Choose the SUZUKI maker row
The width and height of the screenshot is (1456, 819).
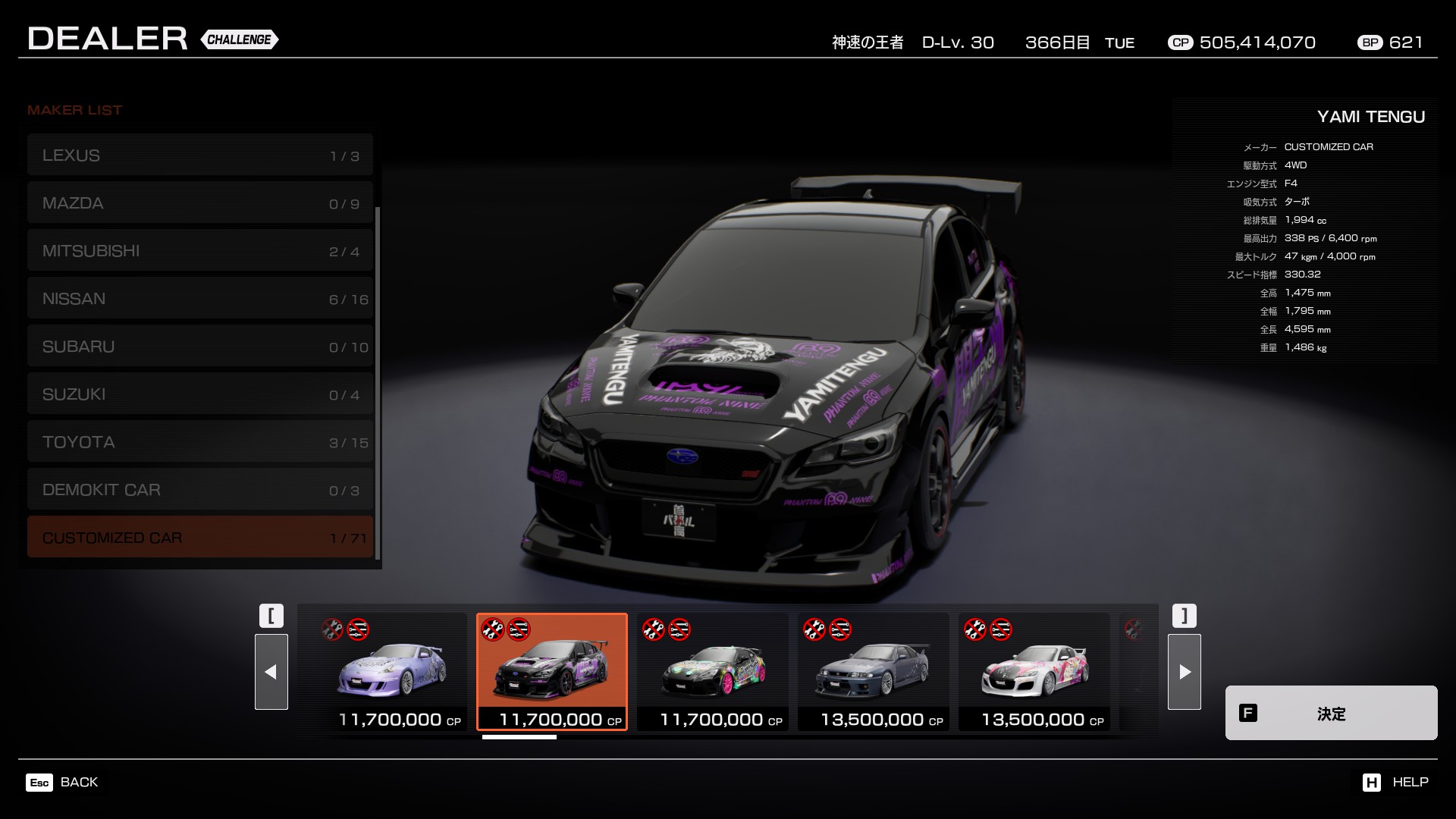[200, 394]
